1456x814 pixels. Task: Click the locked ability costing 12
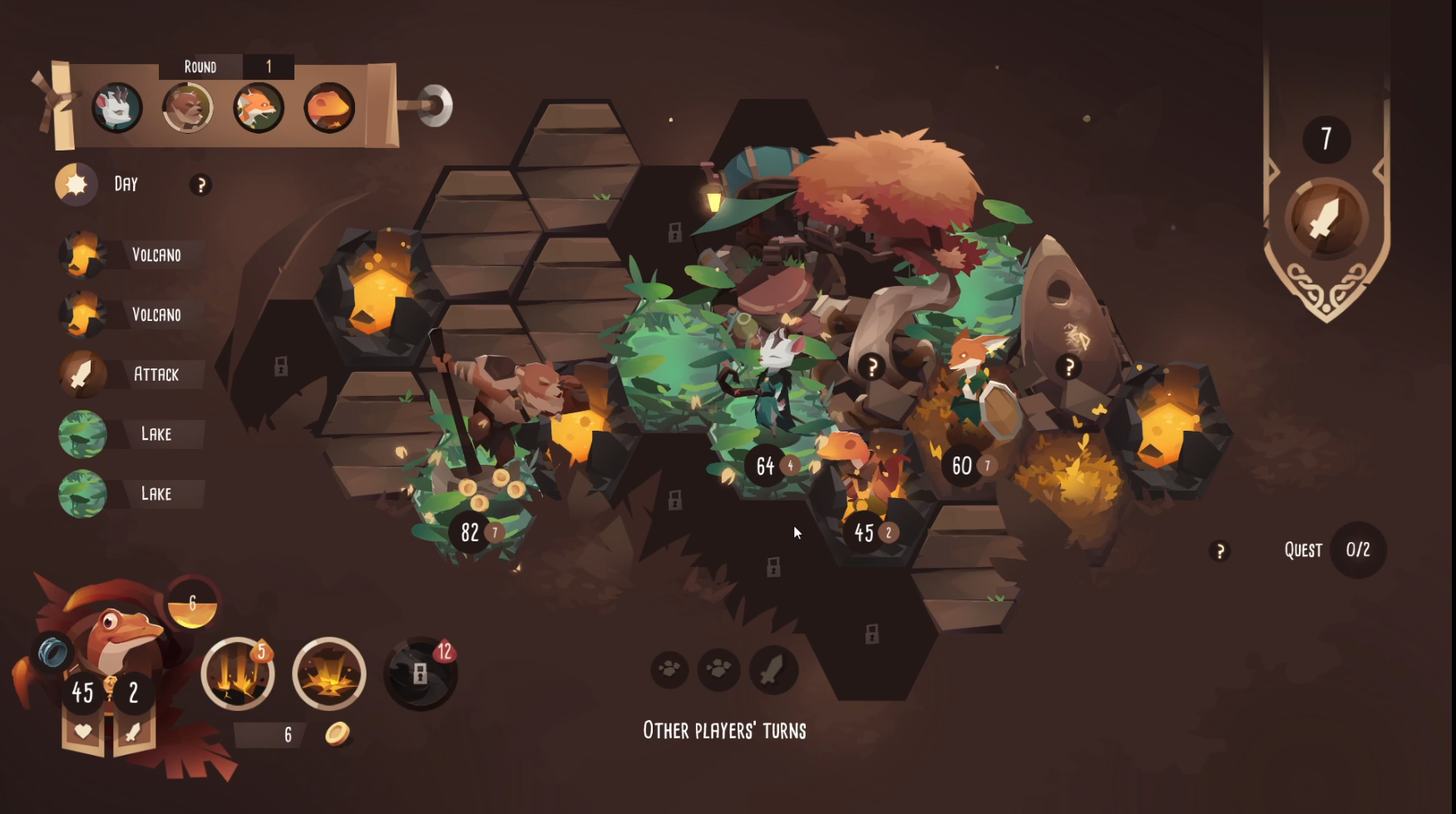(420, 673)
